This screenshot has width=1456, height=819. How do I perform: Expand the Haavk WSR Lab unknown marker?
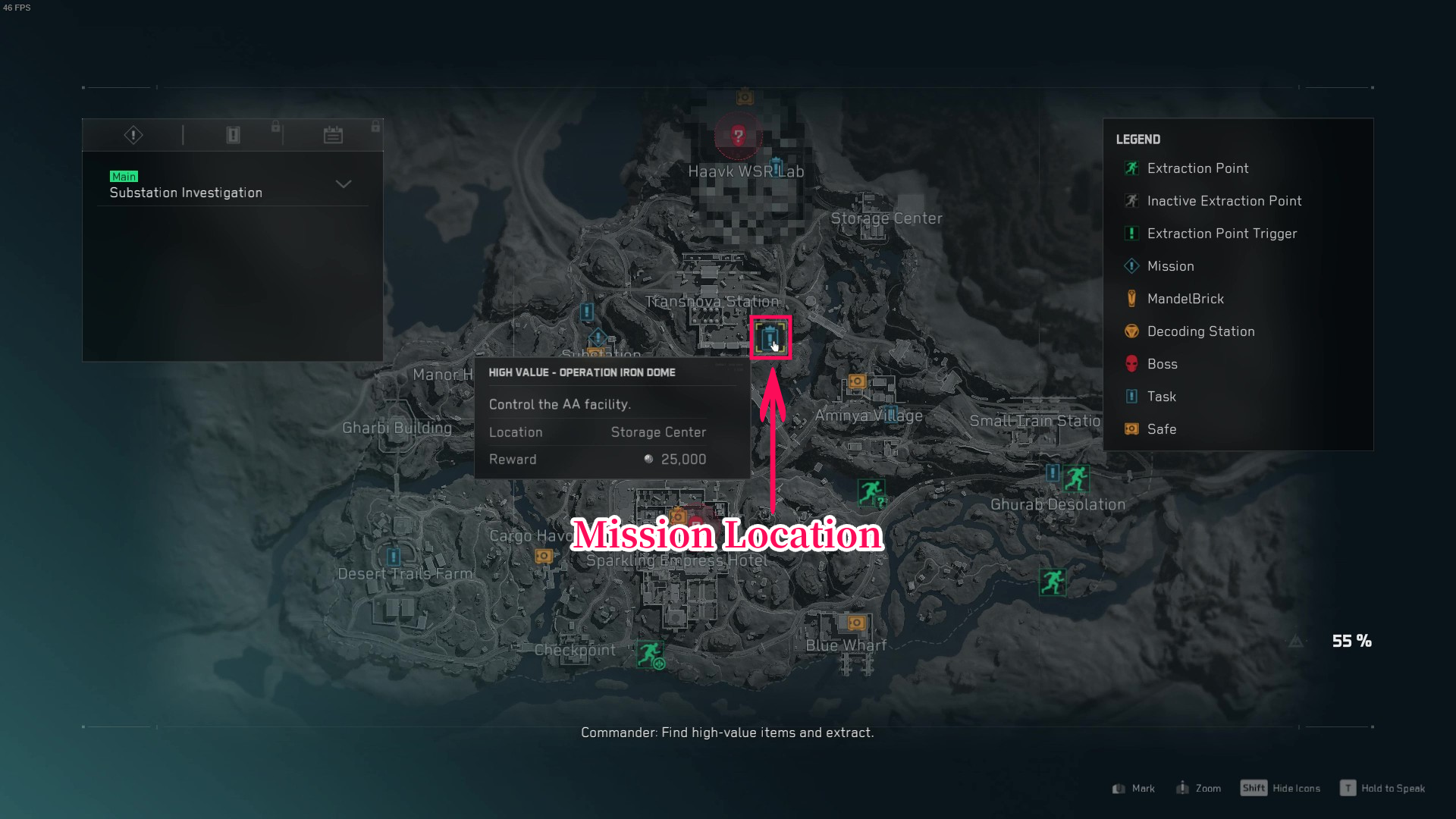point(737,136)
